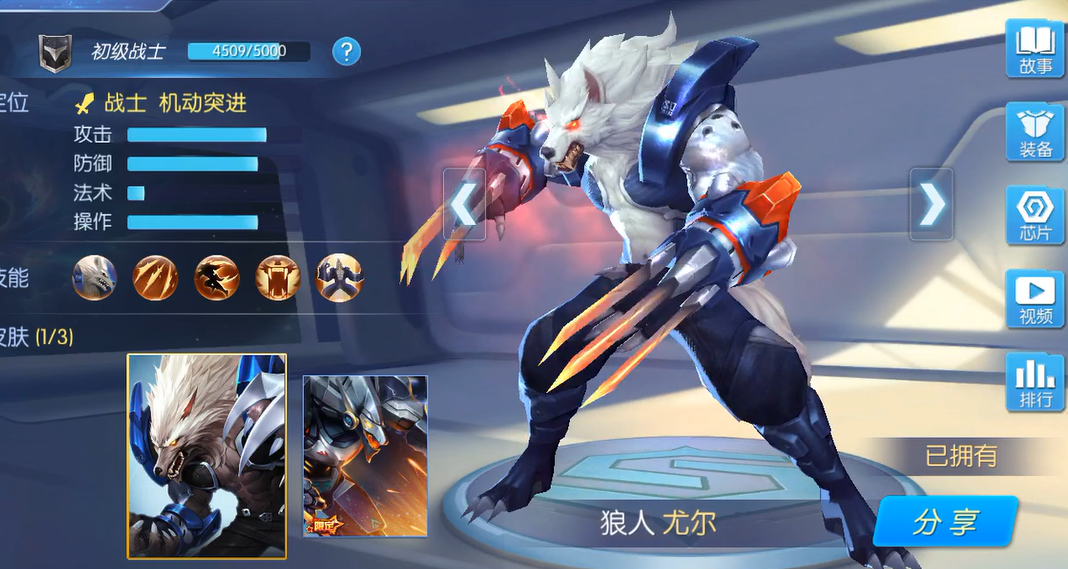View the leaping figure skill icon
Viewport: 1068px width, 569px height.
[217, 277]
